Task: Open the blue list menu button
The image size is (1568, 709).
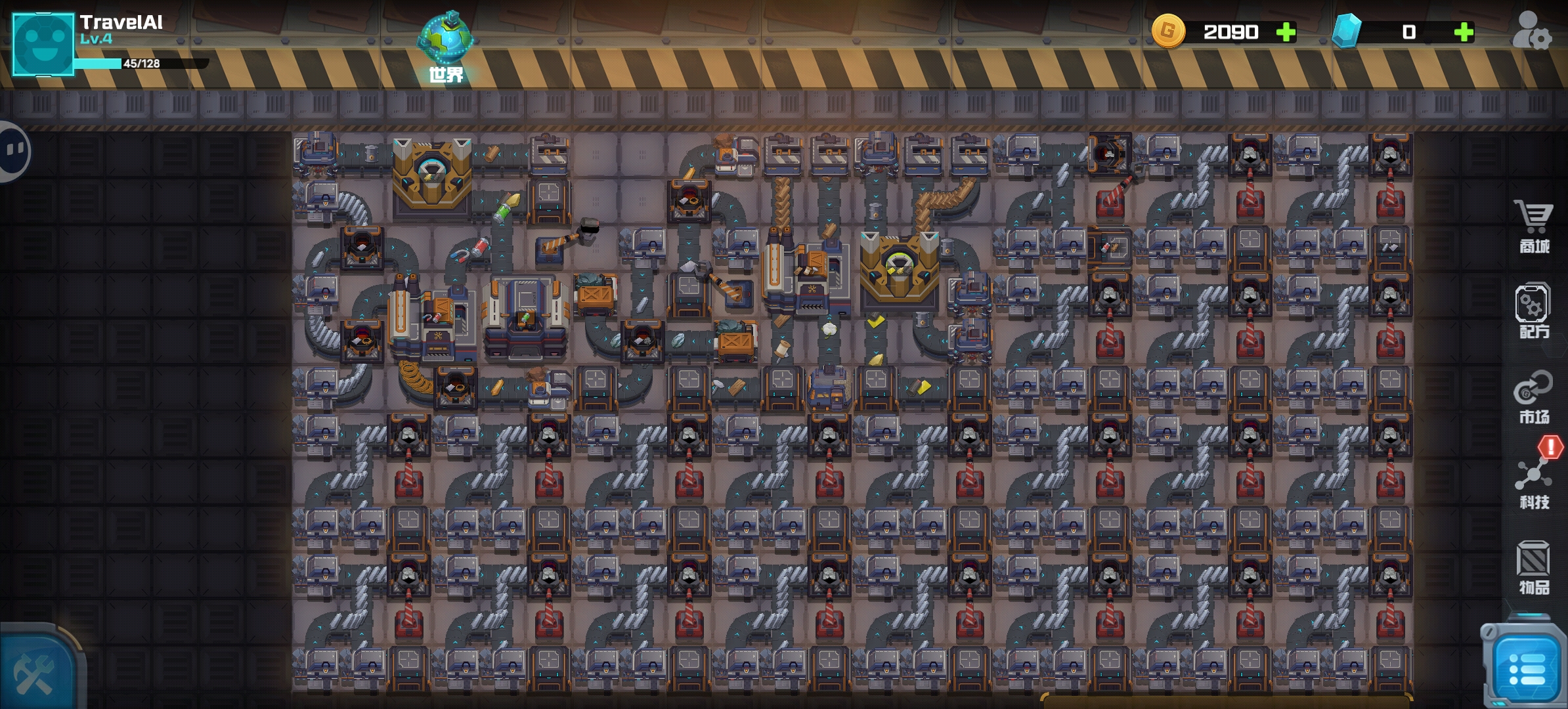Action: tap(1526, 670)
